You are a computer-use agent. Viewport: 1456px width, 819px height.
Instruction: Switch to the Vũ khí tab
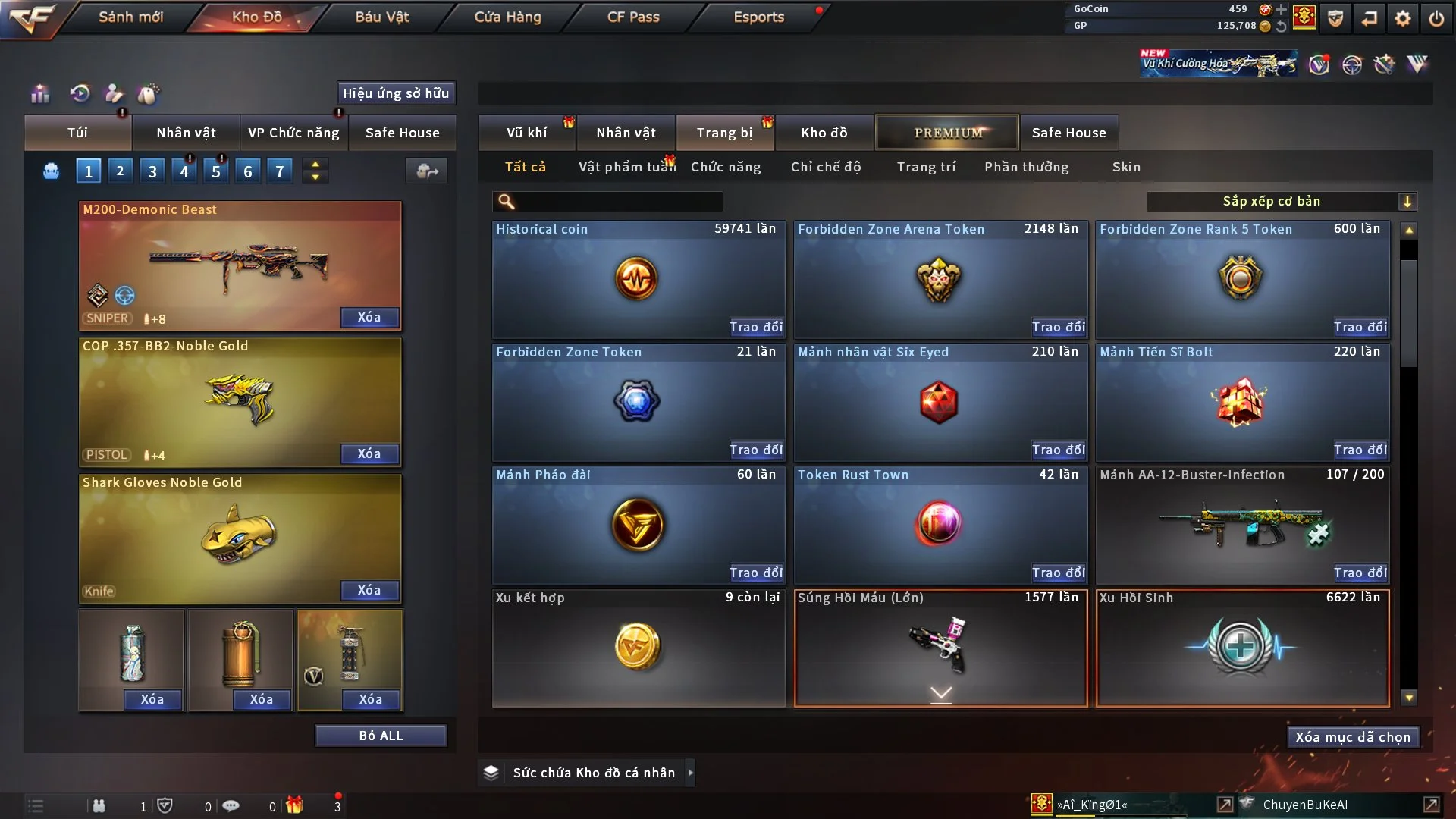pyautogui.click(x=527, y=133)
